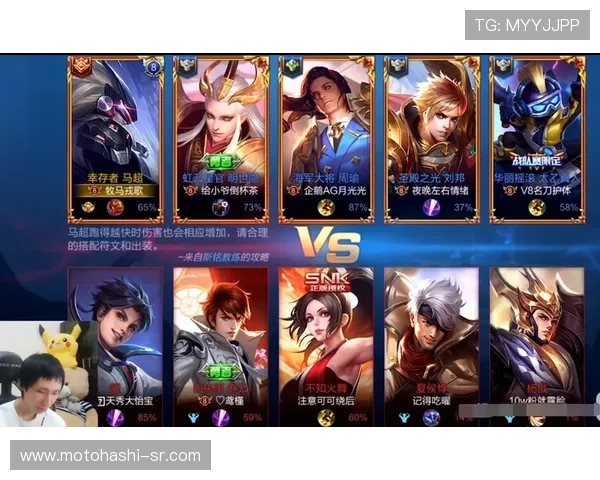Select the 不知火舞 SNK hero card
The image size is (600, 480).
(x=327, y=345)
